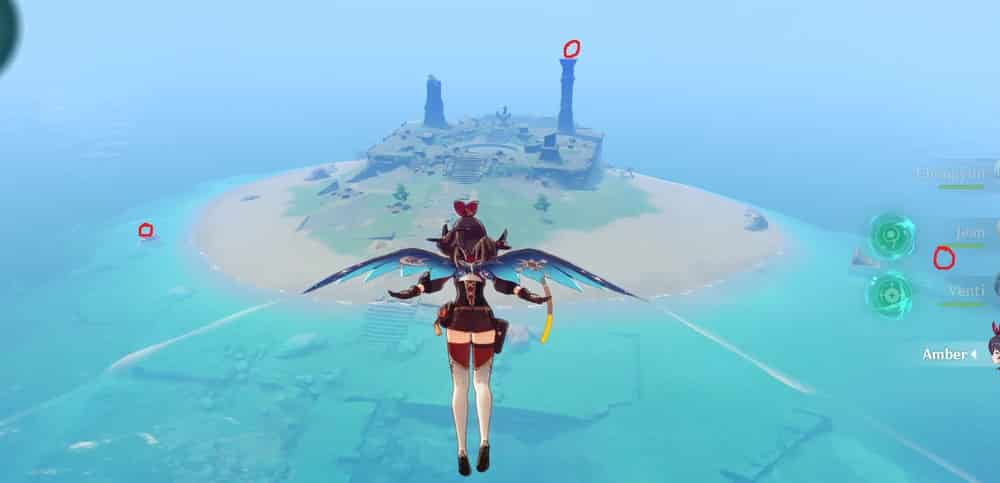
Task: Switch to party member Jean
Action: tap(968, 233)
